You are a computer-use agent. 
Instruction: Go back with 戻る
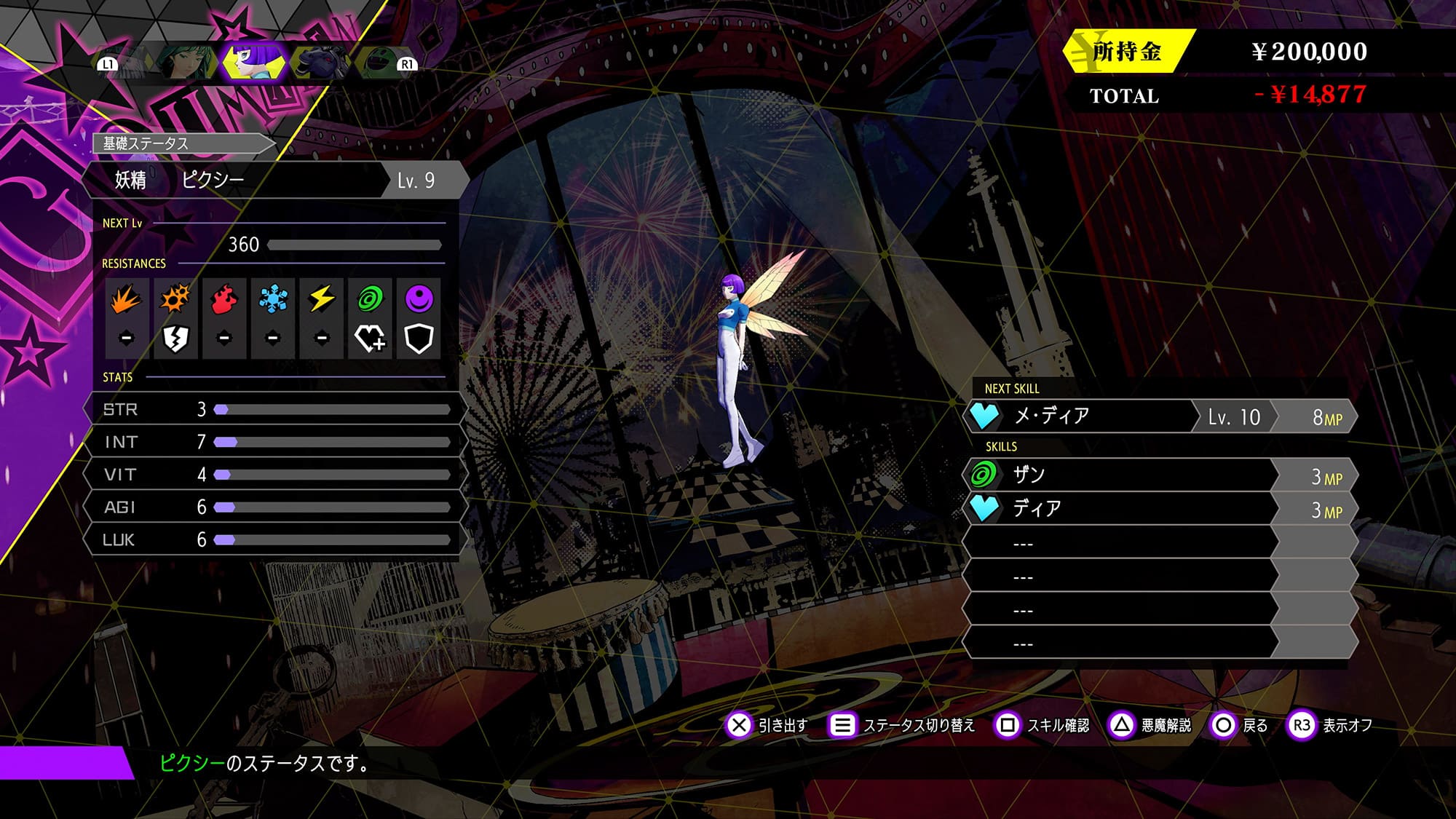(x=1240, y=725)
